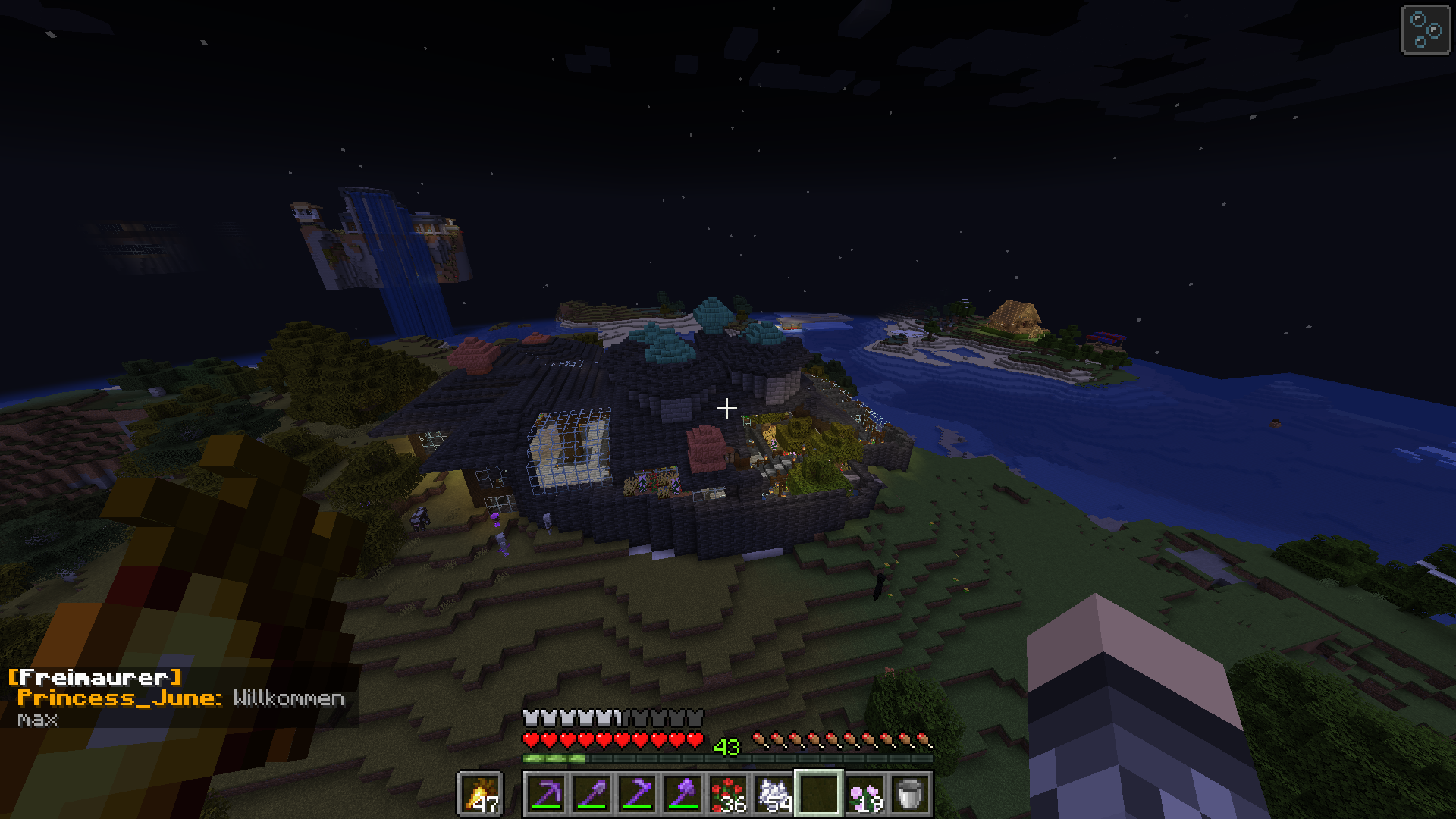Click the carrot stack in the offhand slot
This screenshot has width=1456, height=819.
coord(481,793)
